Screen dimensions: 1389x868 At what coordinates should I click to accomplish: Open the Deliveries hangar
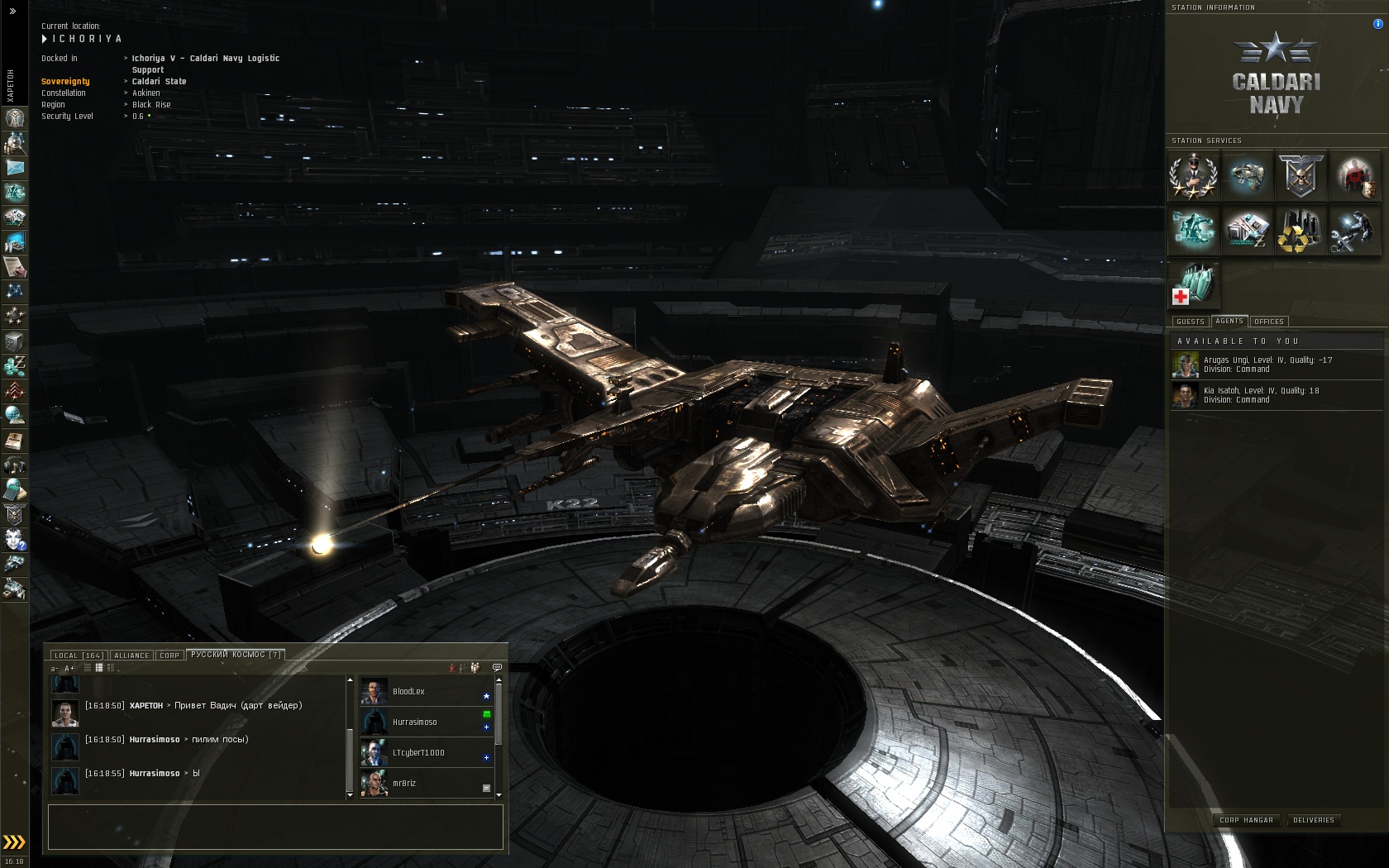(1313, 820)
